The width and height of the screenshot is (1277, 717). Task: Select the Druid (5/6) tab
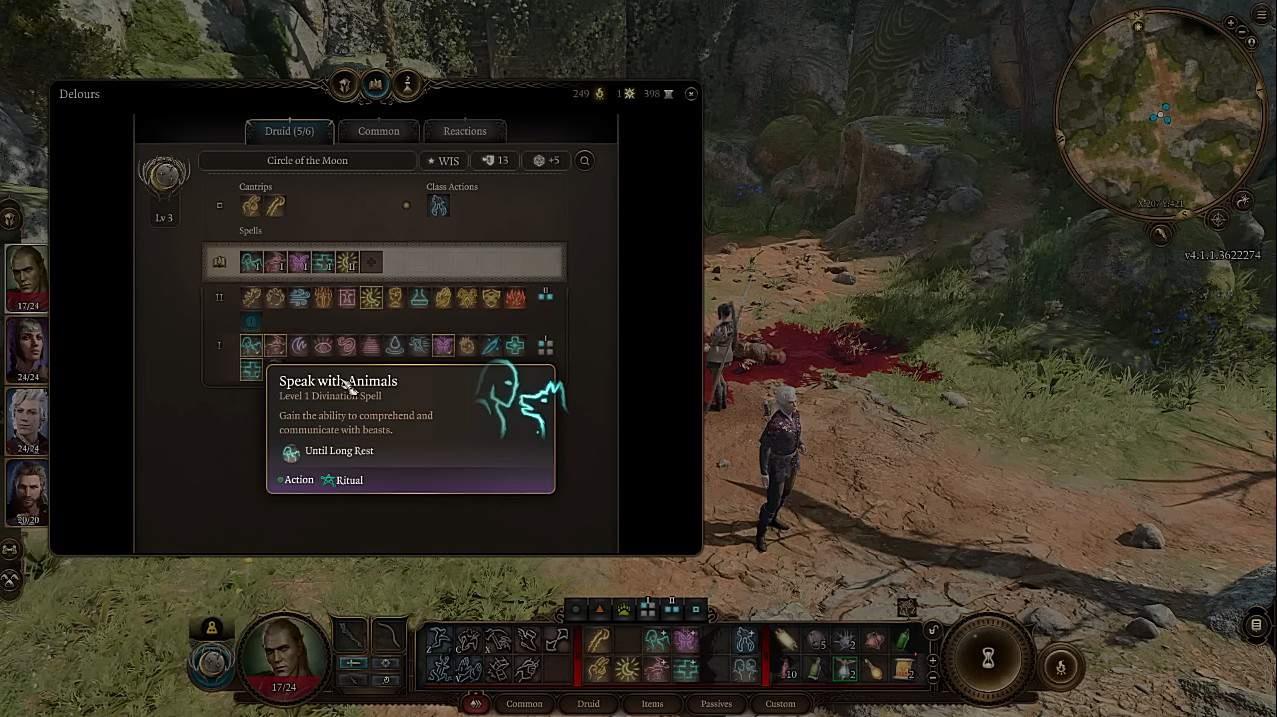[289, 131]
